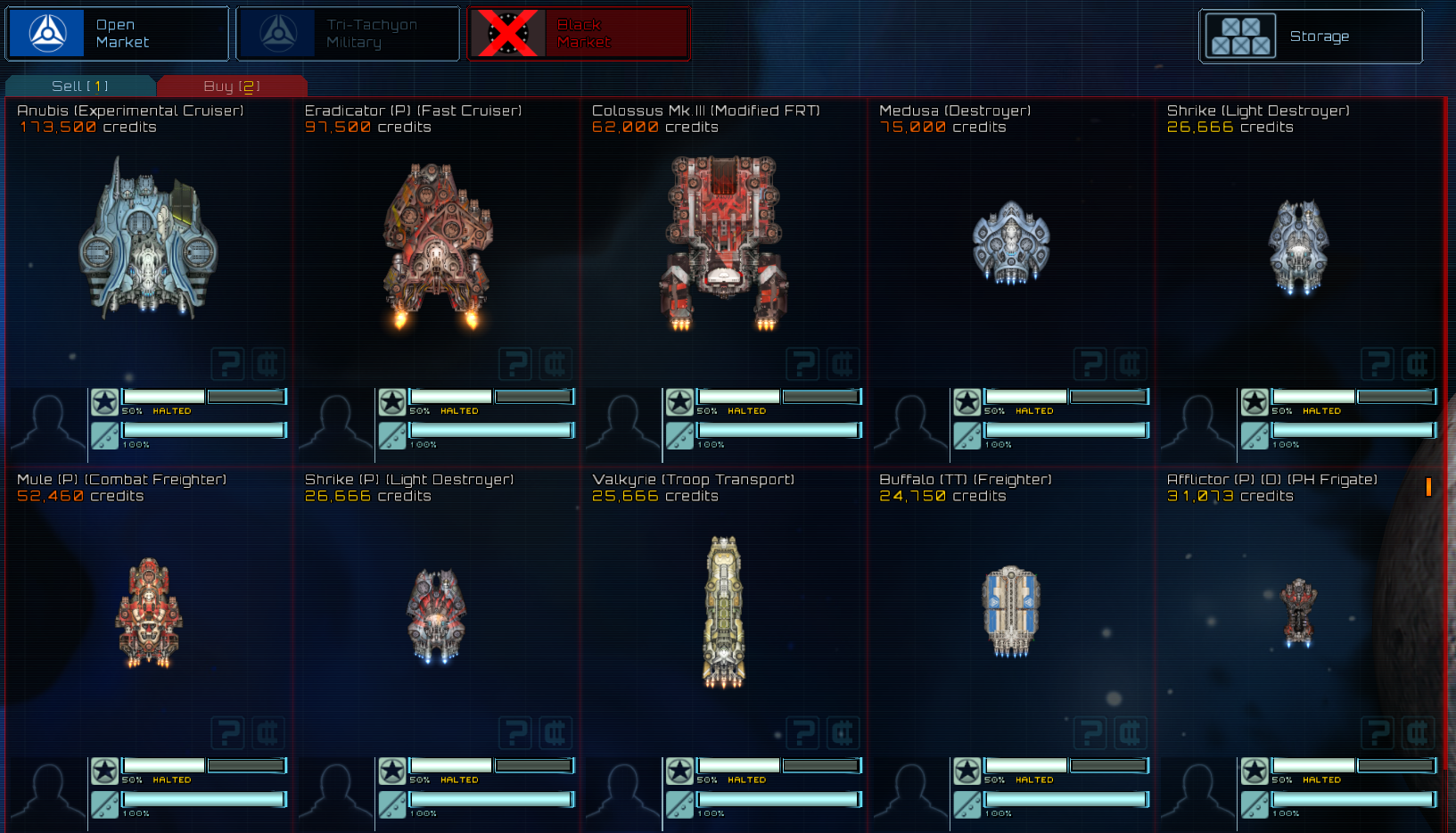Choose the Colossus Mk.III ship
The width and height of the screenshot is (1456, 833).
pyautogui.click(x=724, y=241)
